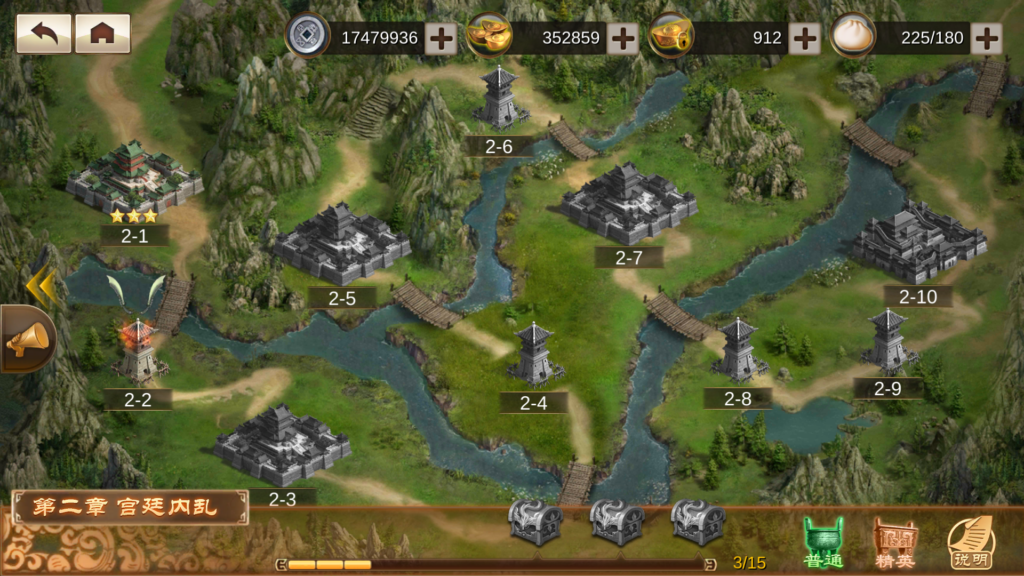
Task: Select stage 2-7 fortress
Action: pyautogui.click(x=627, y=204)
